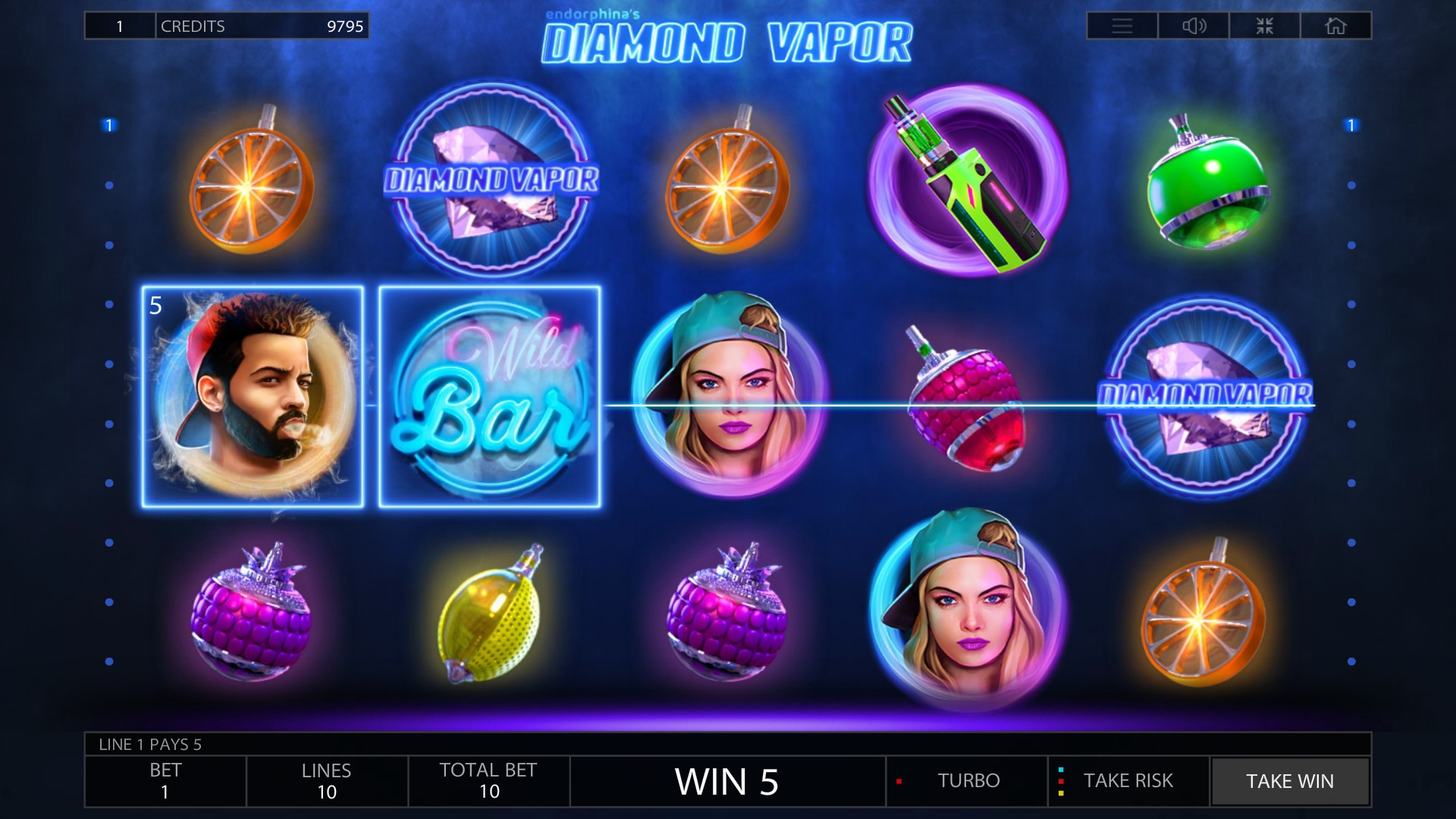1456x819 pixels.
Task: Toggle TURBO mode
Action: (x=967, y=781)
